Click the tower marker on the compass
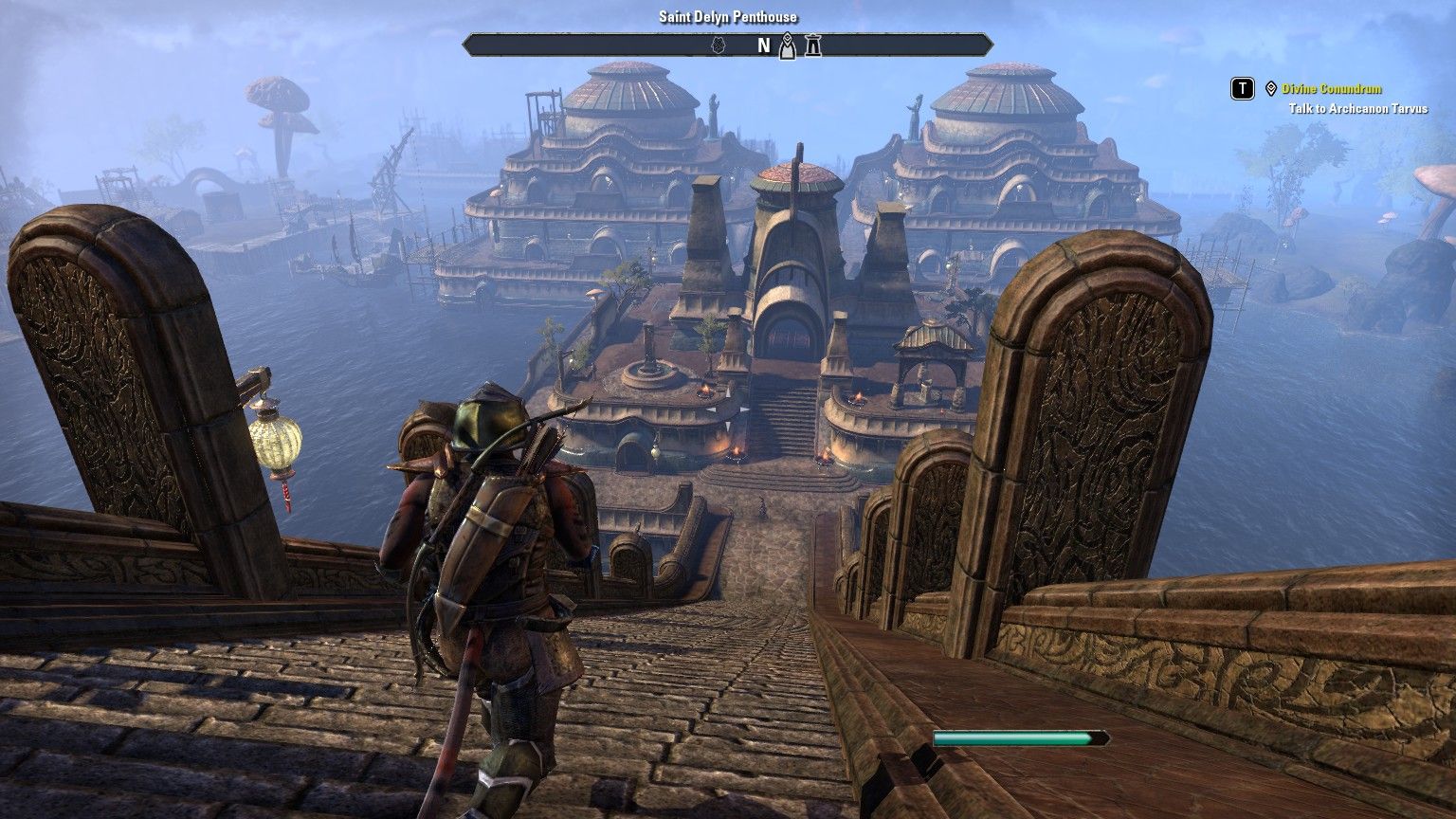1456x819 pixels. 812,45
